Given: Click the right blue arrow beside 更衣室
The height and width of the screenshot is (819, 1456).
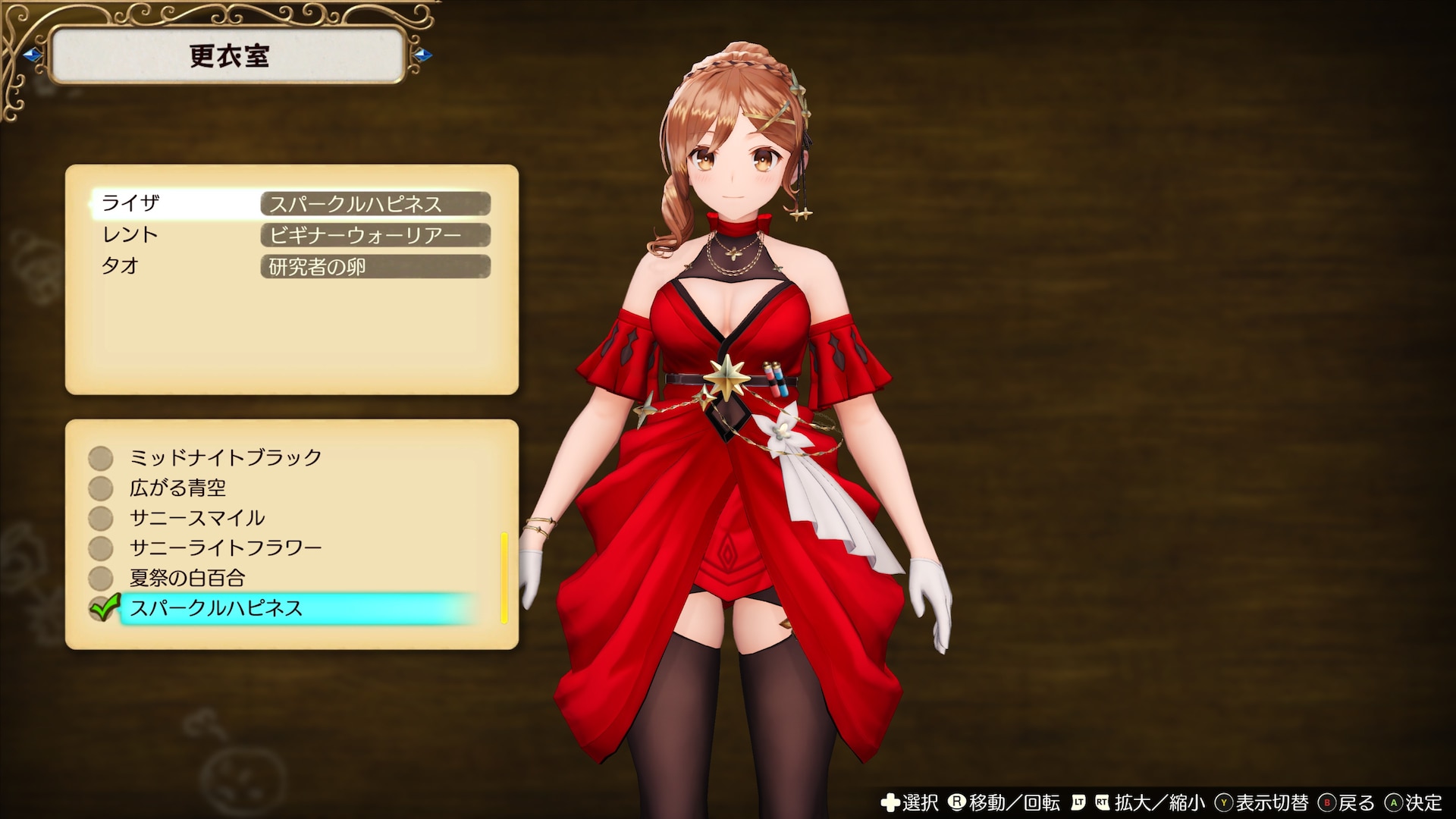Looking at the screenshot, I should point(424,55).
